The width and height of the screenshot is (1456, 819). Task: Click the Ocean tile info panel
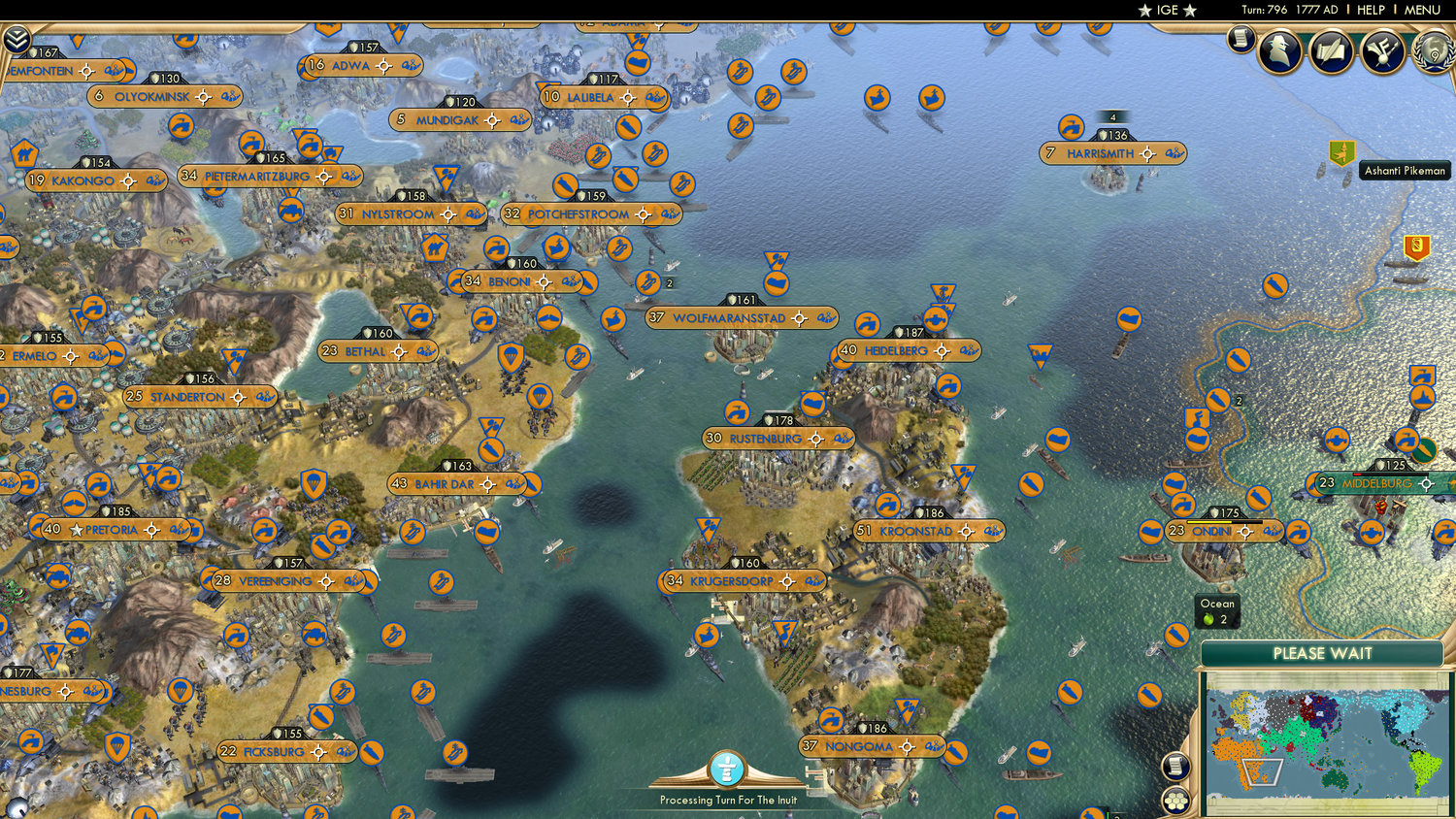tap(1216, 610)
